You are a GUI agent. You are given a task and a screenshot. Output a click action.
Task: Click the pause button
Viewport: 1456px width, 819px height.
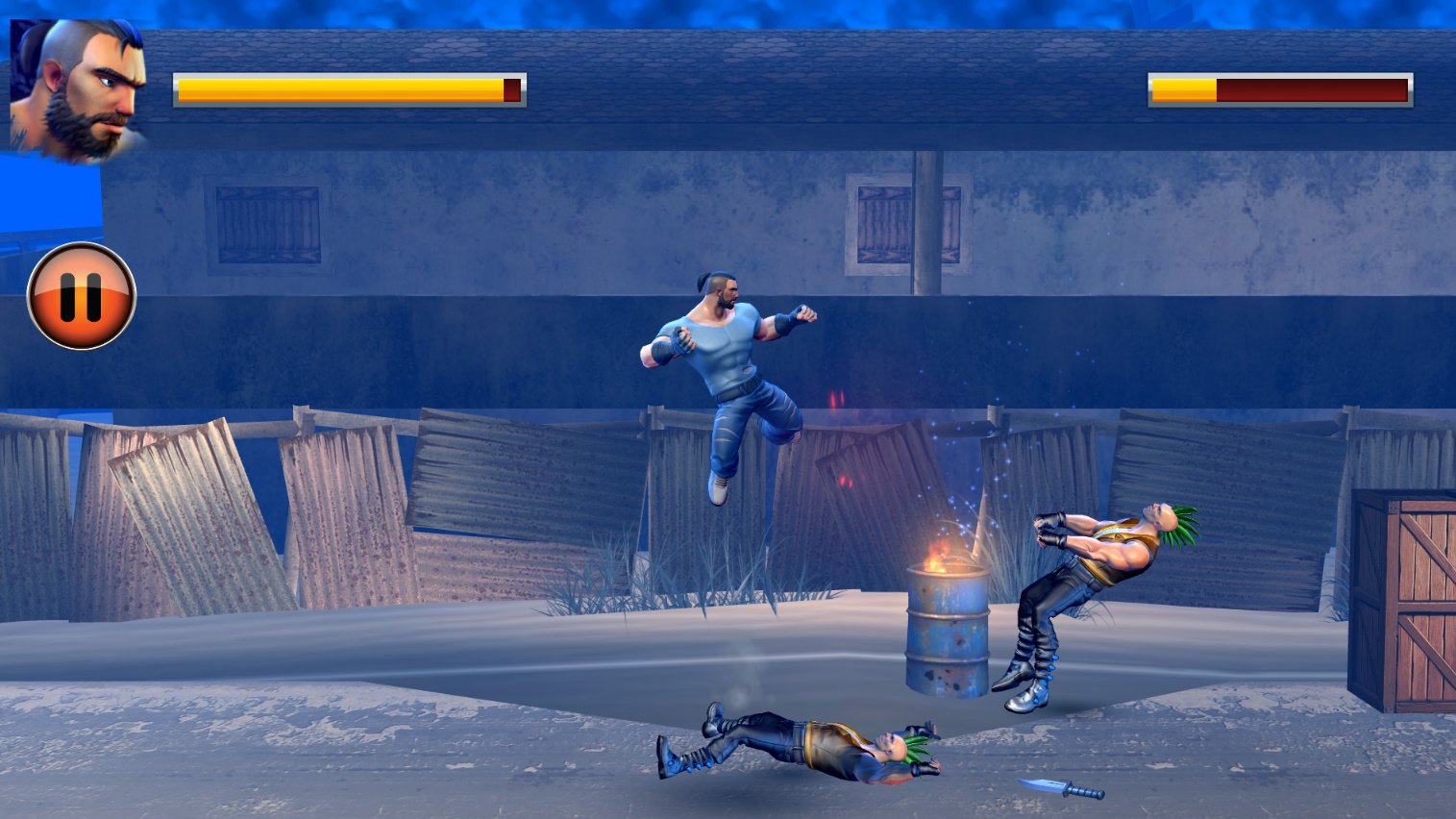pyautogui.click(x=82, y=295)
